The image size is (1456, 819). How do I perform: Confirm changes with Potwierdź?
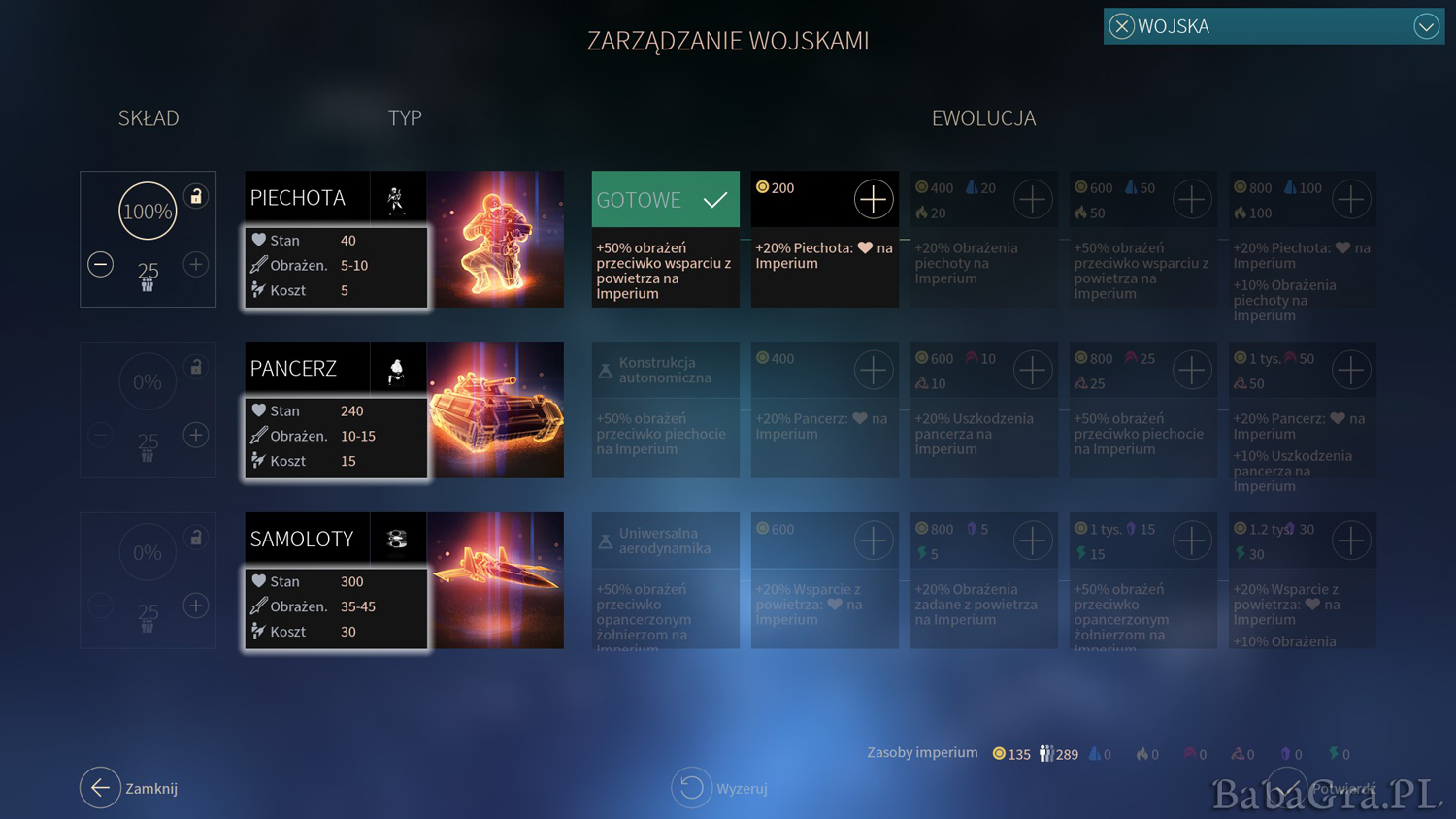click(1287, 788)
